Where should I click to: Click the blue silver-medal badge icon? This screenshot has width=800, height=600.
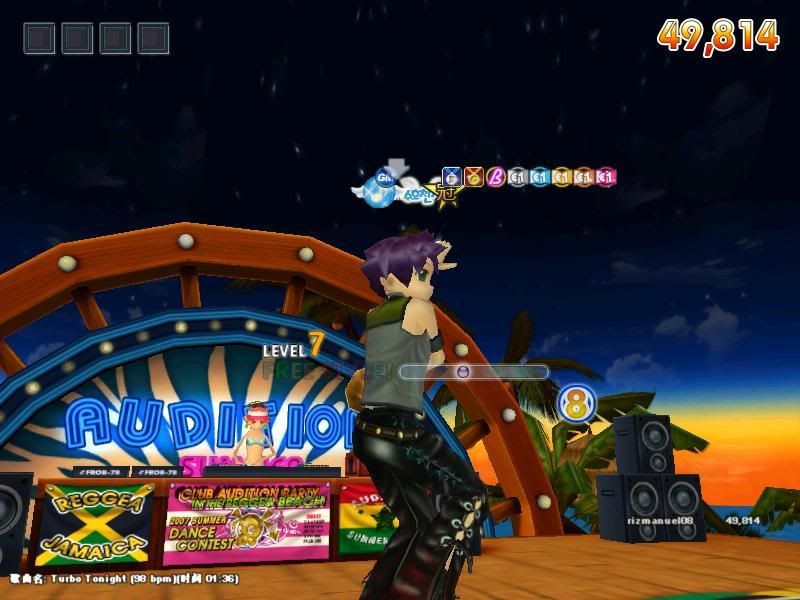click(451, 177)
